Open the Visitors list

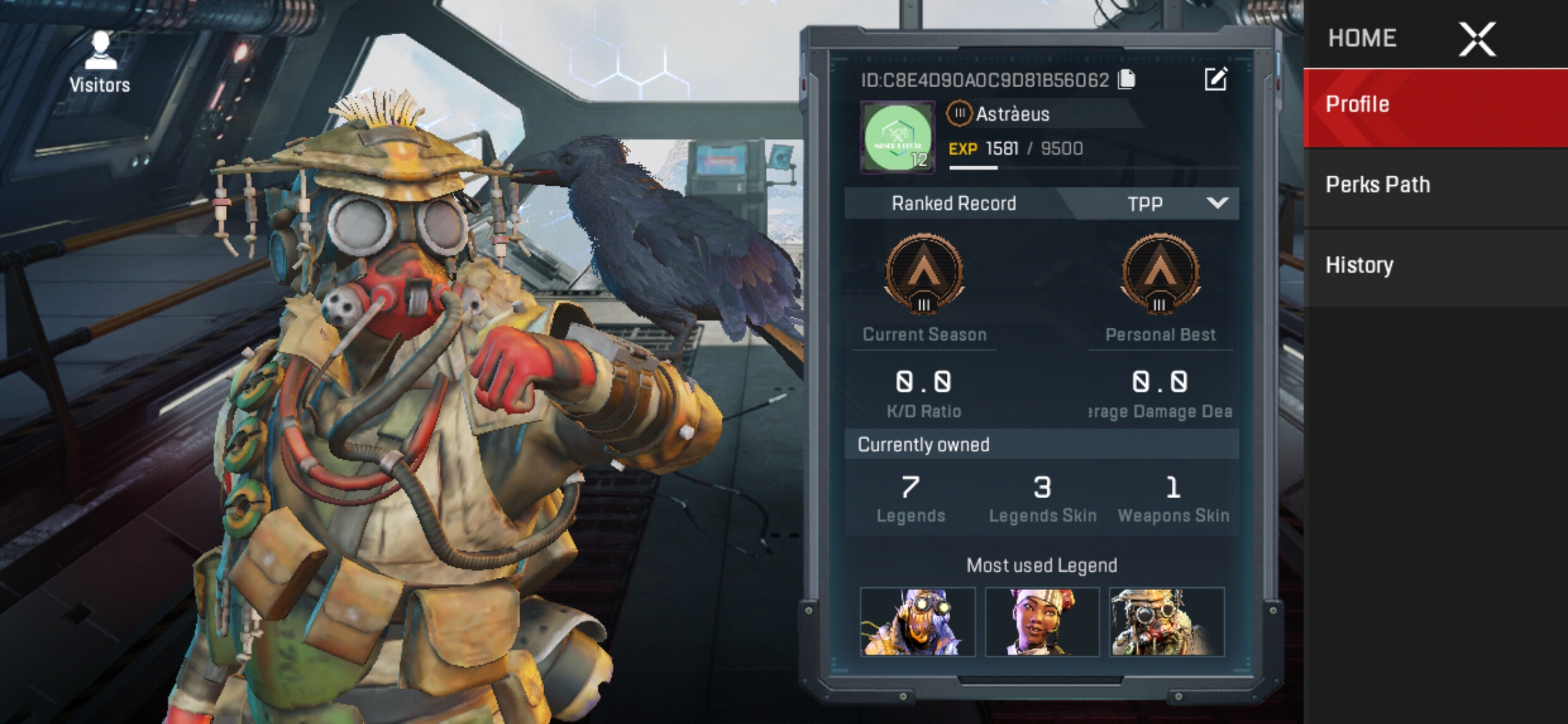[x=101, y=62]
